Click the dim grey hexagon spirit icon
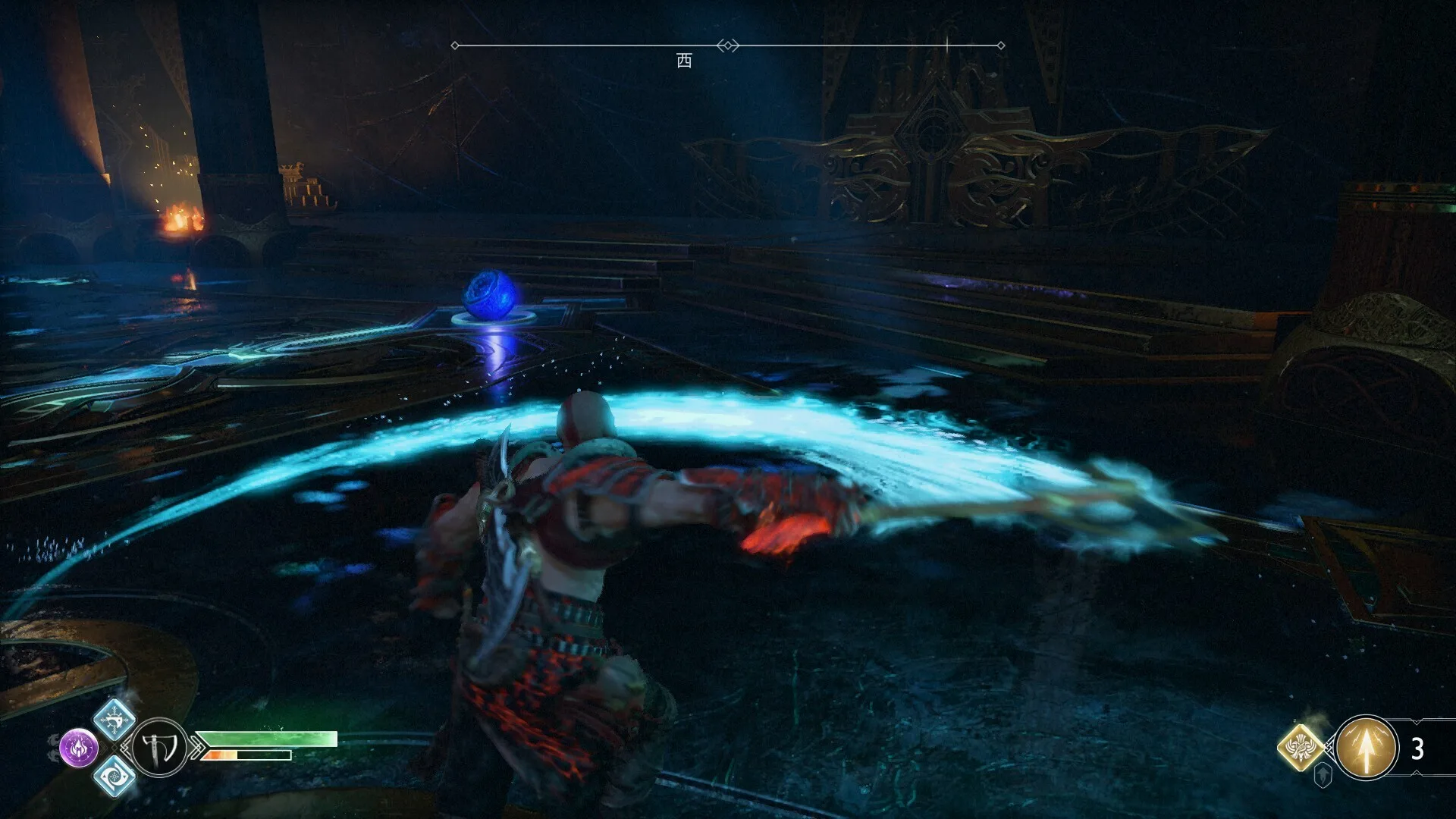The image size is (1456, 819). tap(1323, 775)
